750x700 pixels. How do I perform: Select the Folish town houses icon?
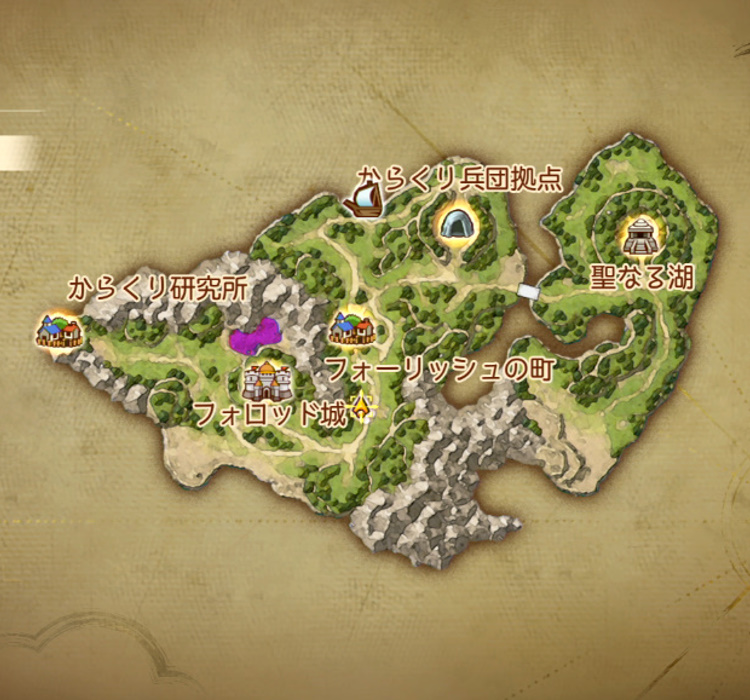352,328
